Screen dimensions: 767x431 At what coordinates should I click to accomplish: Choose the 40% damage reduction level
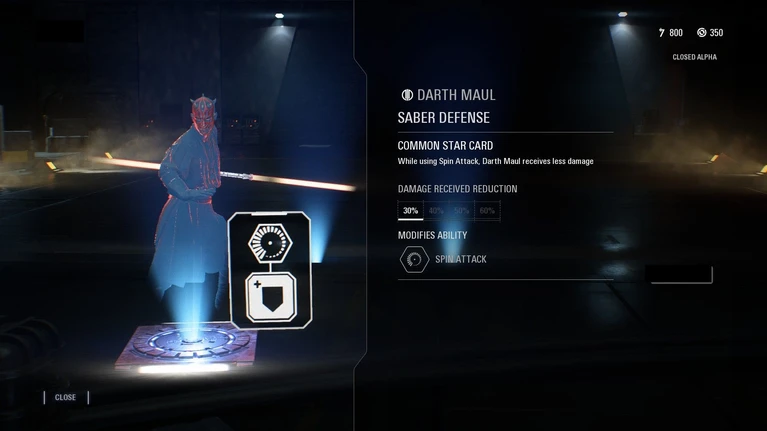(436, 211)
